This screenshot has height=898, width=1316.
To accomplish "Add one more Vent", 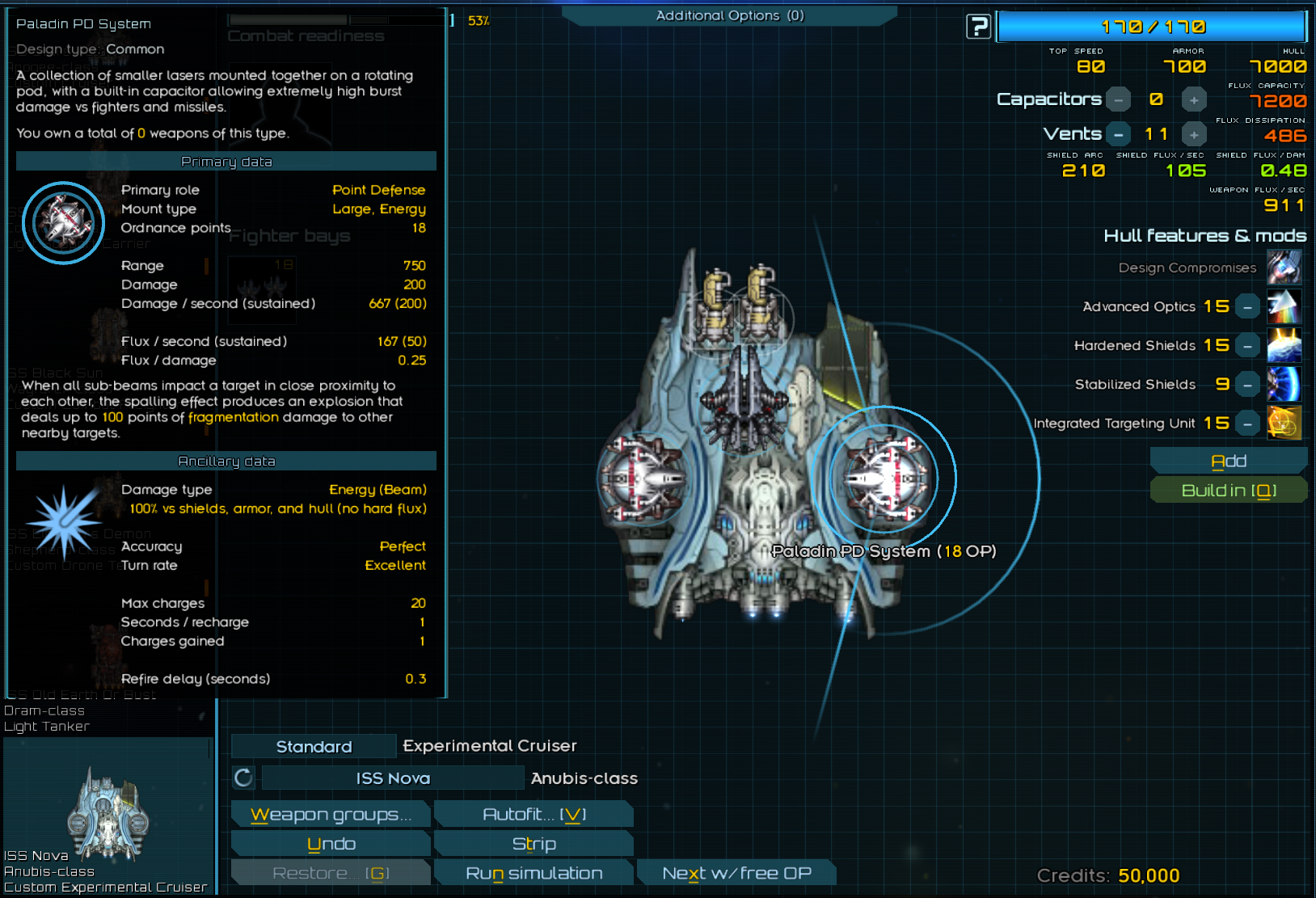I will 1194,134.
